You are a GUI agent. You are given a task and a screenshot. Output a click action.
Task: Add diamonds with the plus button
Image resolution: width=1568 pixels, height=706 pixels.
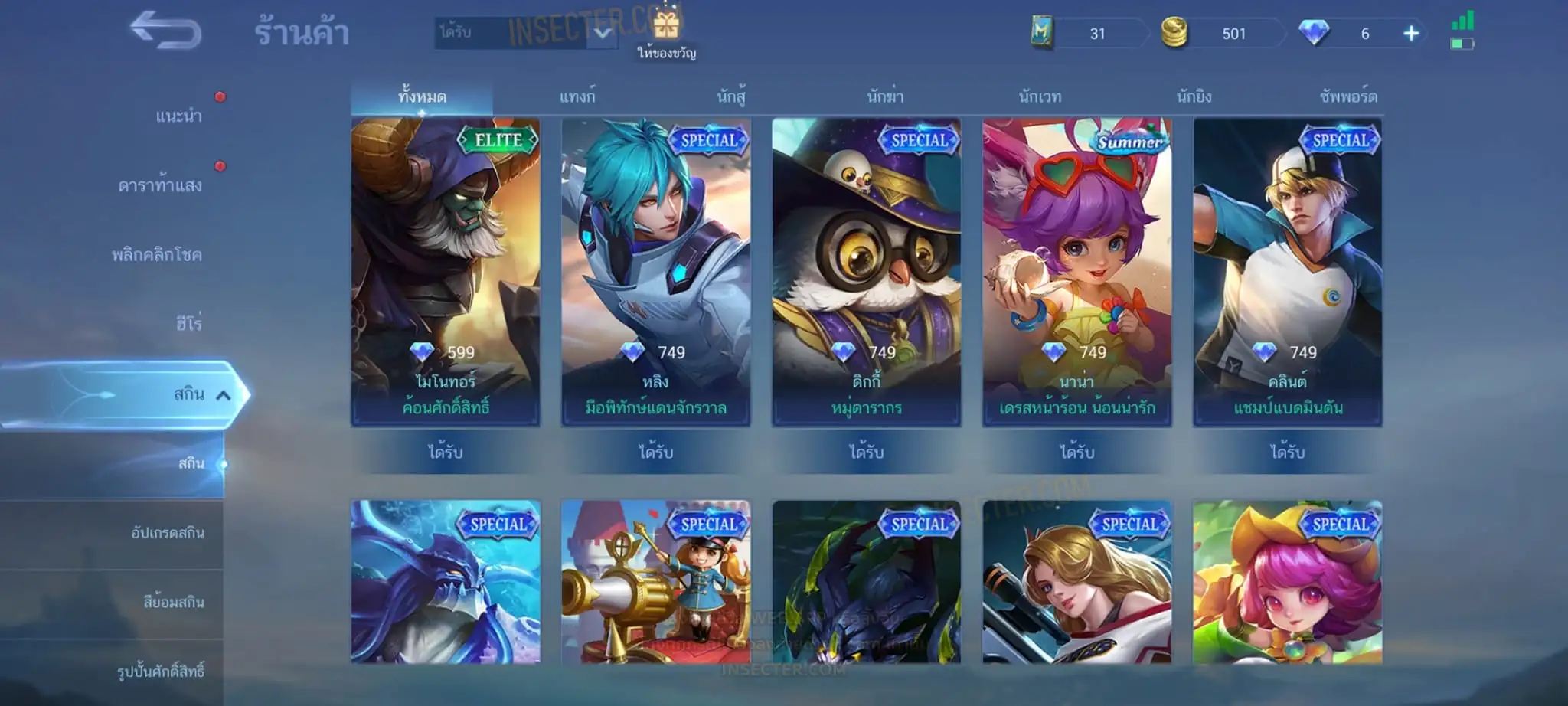[x=1411, y=34]
